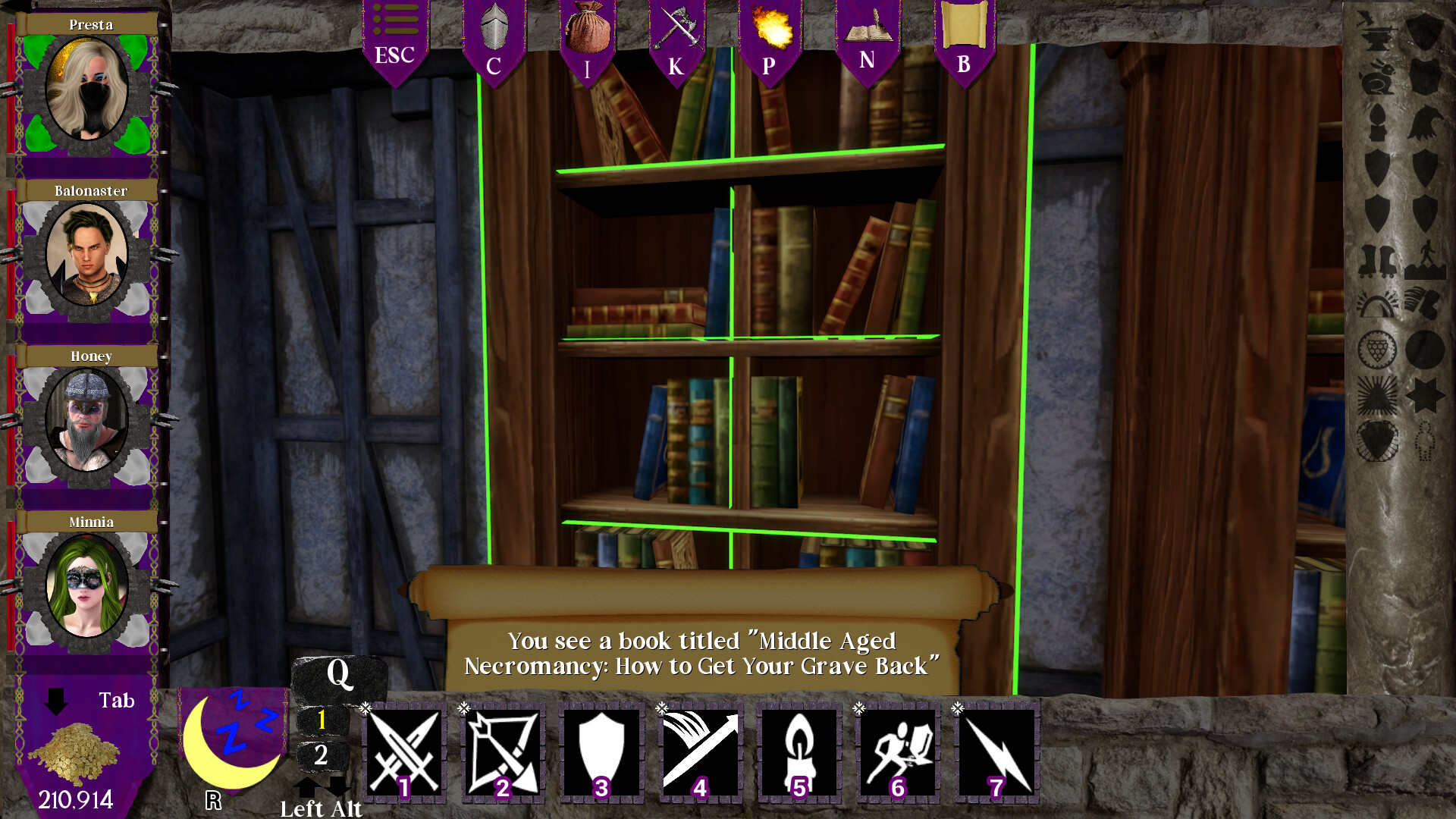
Task: Toggle hotbar row 2
Action: pos(322,755)
